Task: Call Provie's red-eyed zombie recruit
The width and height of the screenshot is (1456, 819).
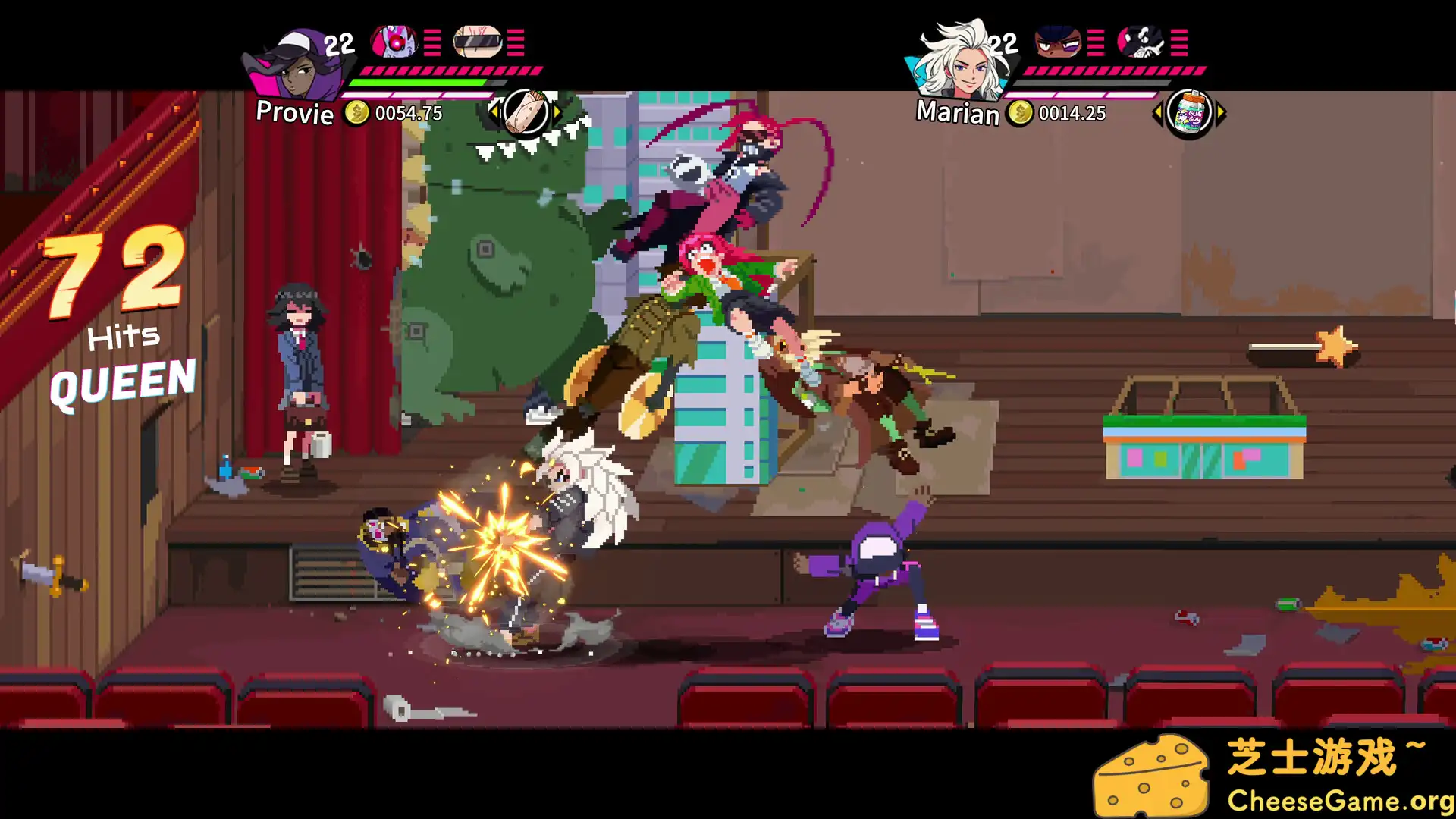Action: point(394,42)
